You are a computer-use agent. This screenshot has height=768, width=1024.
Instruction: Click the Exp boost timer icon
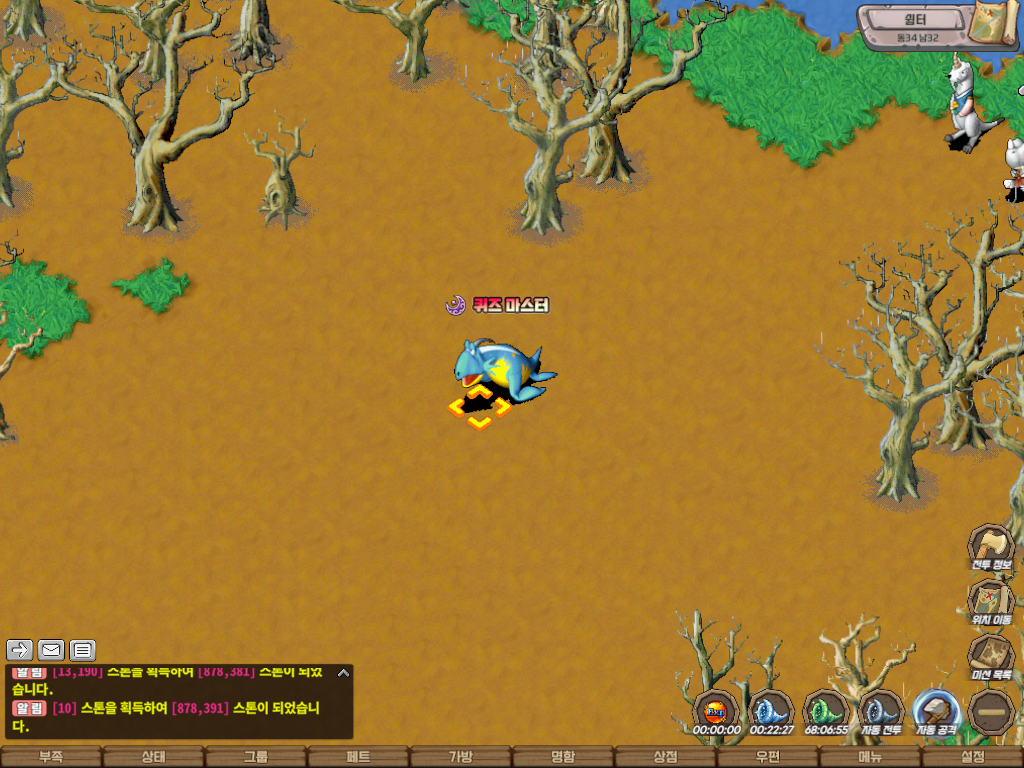pyautogui.click(x=716, y=711)
